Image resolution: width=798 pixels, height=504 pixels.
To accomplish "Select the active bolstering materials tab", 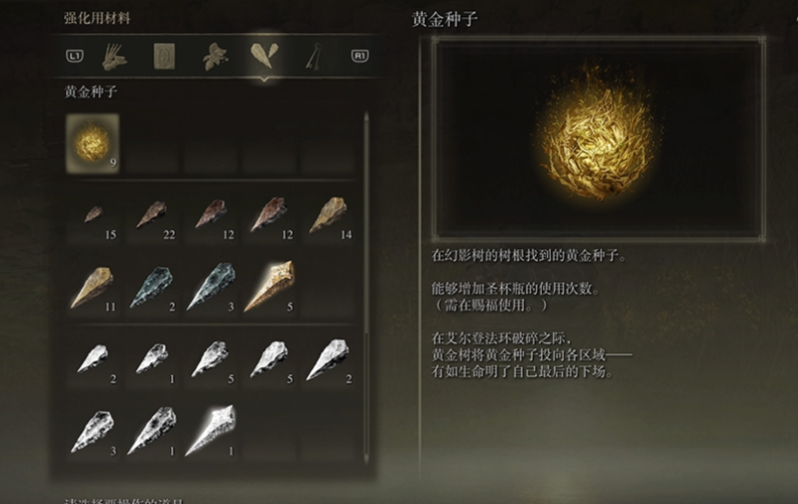I will [x=266, y=57].
